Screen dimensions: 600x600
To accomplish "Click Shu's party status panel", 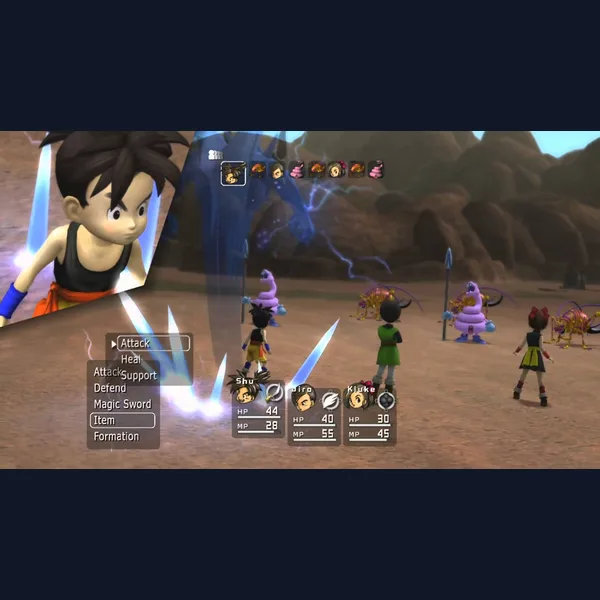I will pos(257,410).
